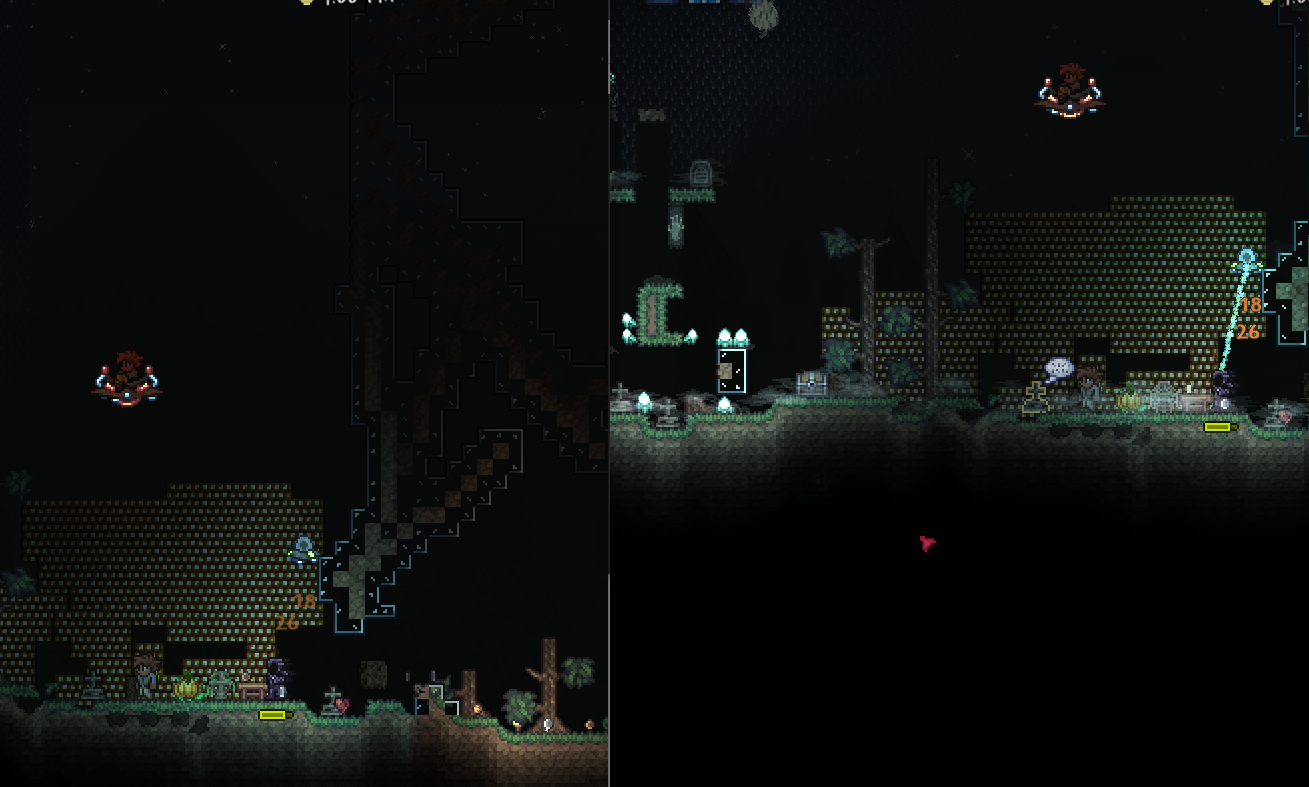Click the heart crystal beside the cross gravestone
Viewport: 1309px width, 787px height.
coord(344,704)
